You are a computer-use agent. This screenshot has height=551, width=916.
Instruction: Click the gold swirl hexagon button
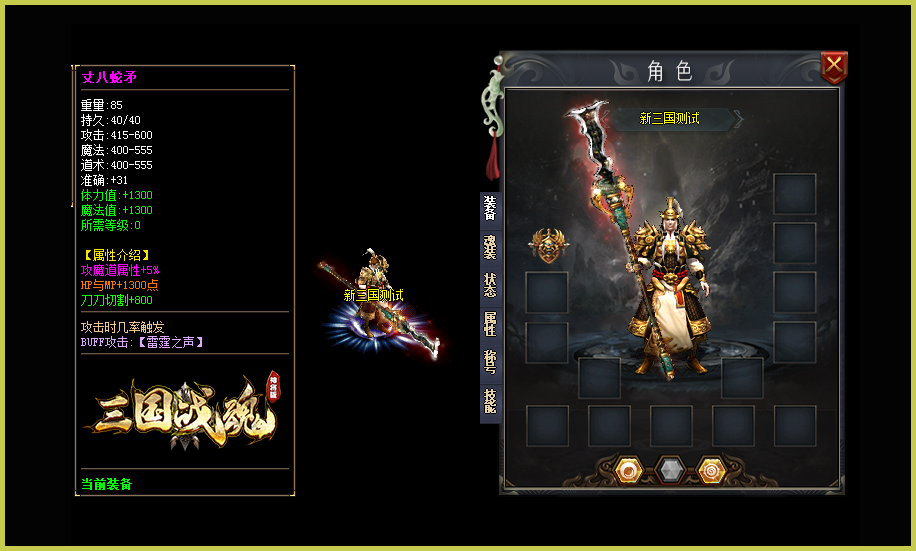click(711, 469)
